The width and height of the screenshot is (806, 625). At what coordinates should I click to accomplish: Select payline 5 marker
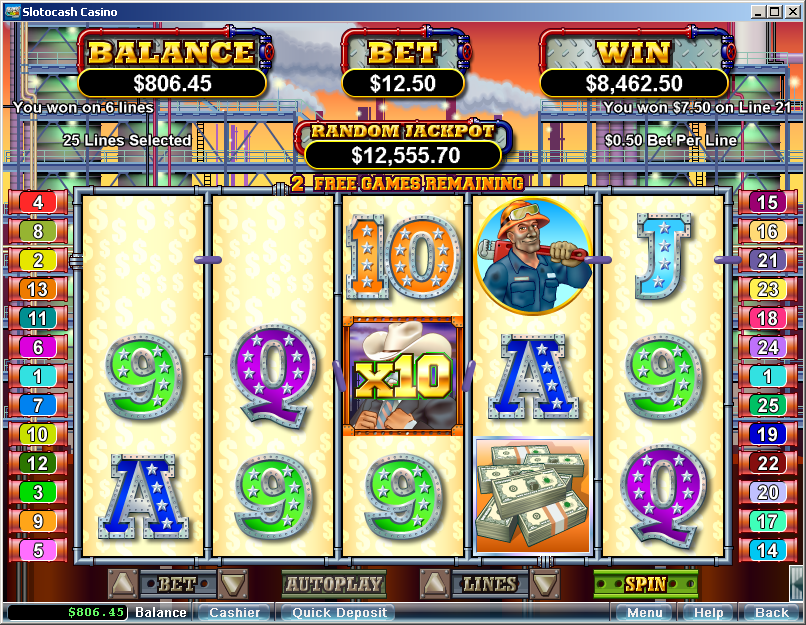[38, 550]
